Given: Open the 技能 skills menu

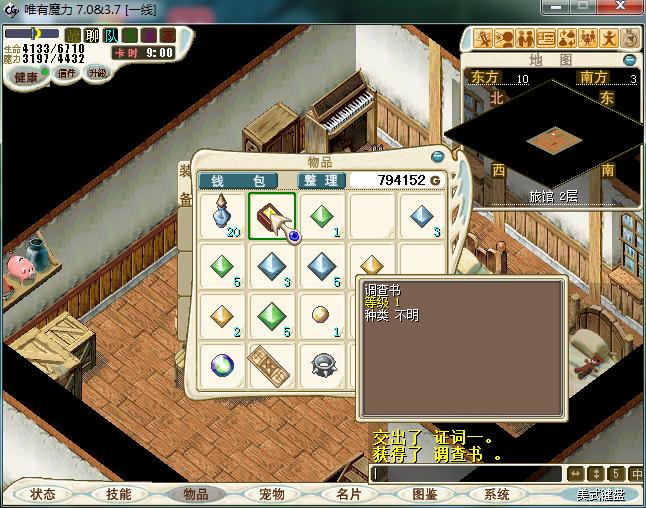Looking at the screenshot, I should tap(118, 494).
